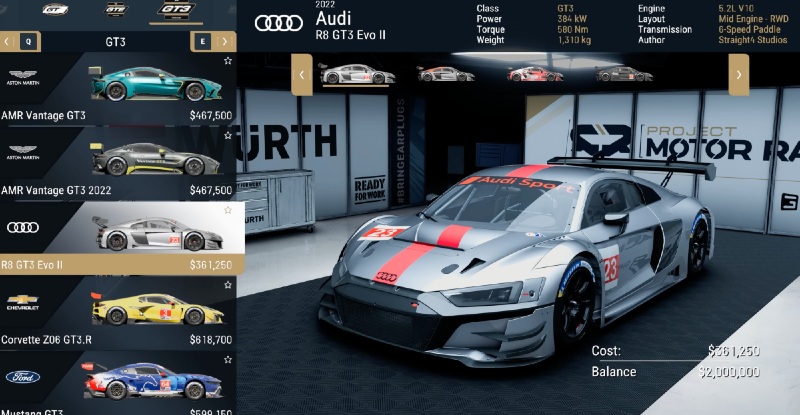Screen dimensions: 800x415
Task: Toggle the favorite star on Corvette Z06 GT3.R
Action: [228, 285]
